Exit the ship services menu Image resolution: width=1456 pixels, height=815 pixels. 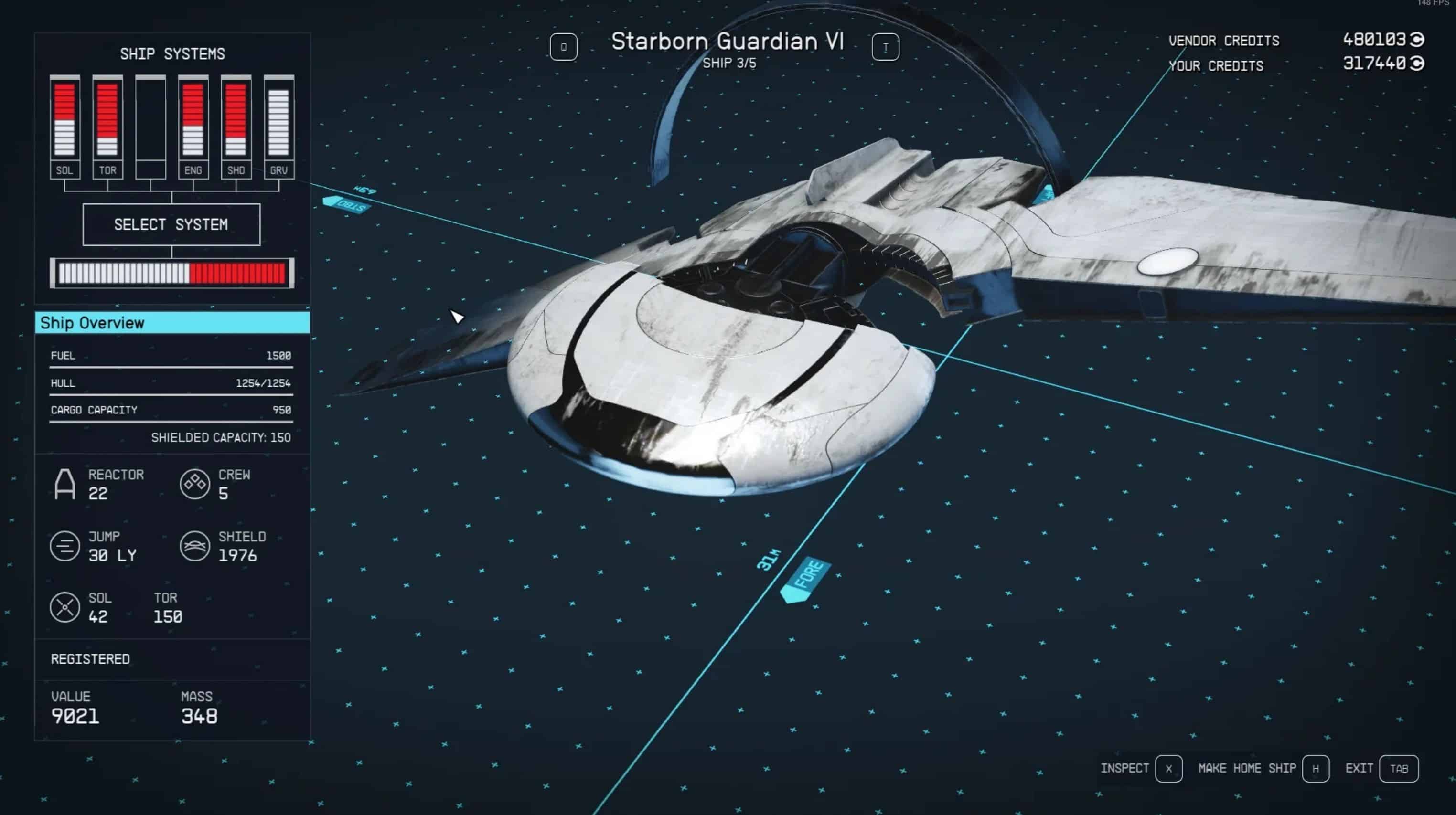(x=1398, y=768)
